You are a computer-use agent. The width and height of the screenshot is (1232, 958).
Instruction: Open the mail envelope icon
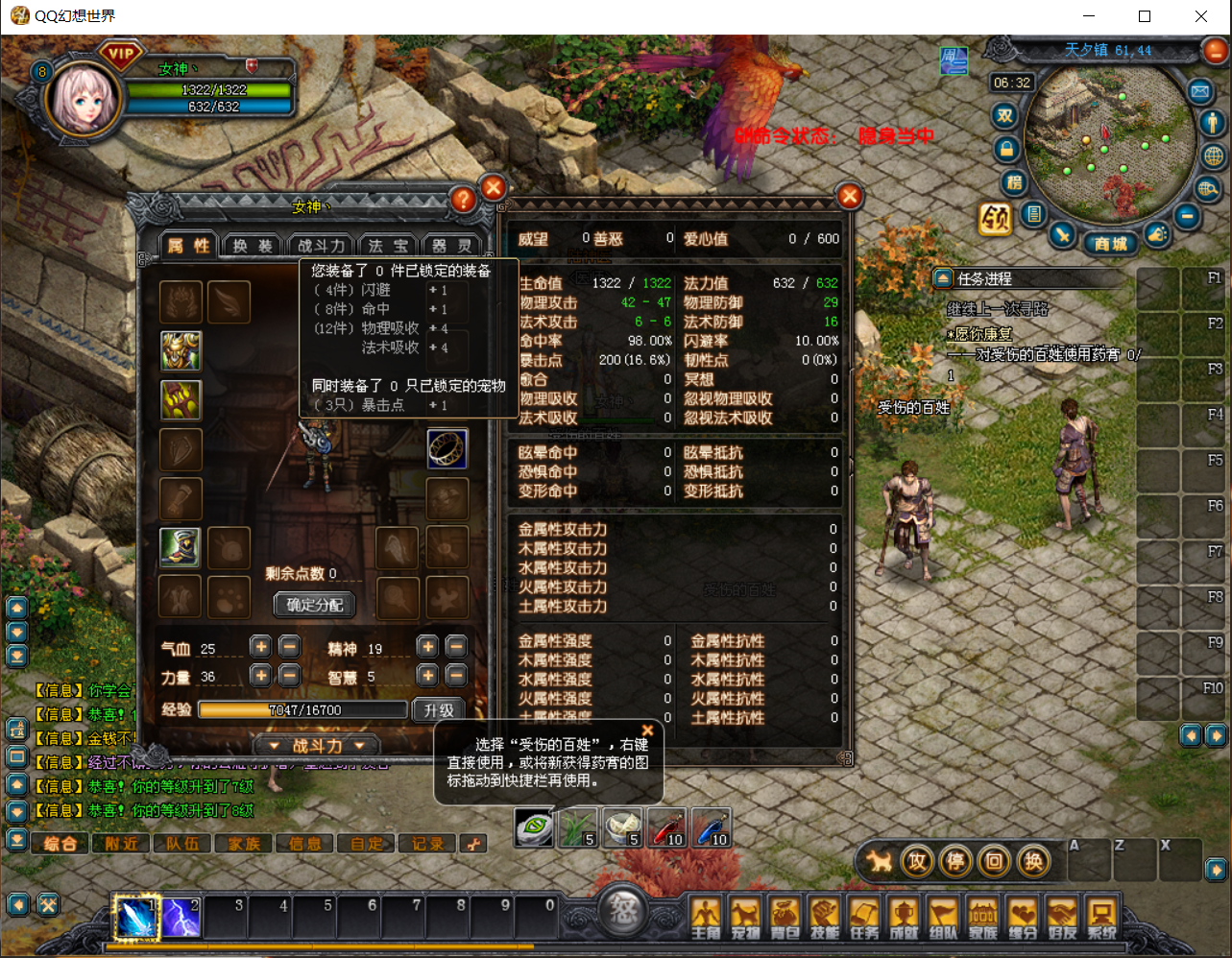(x=1200, y=92)
